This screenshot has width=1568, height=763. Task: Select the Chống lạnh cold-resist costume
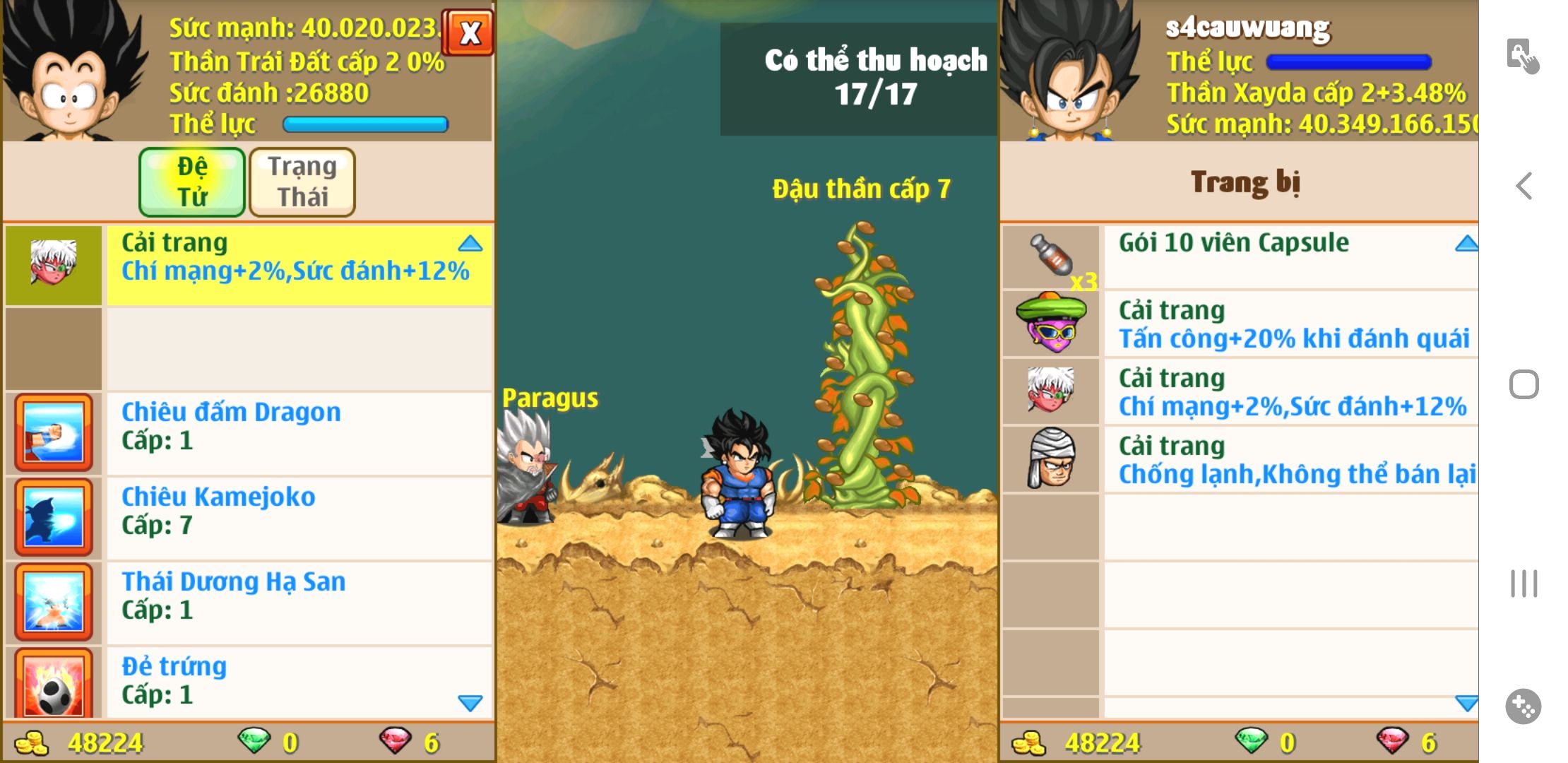point(1271,459)
